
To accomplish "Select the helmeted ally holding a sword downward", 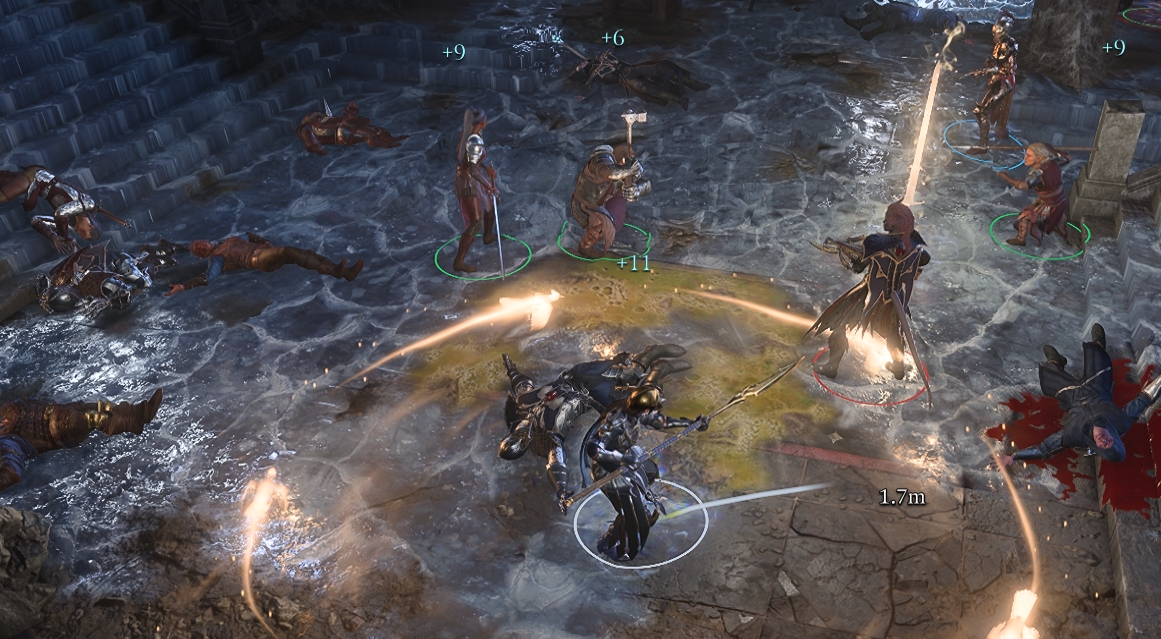I will (x=476, y=195).
